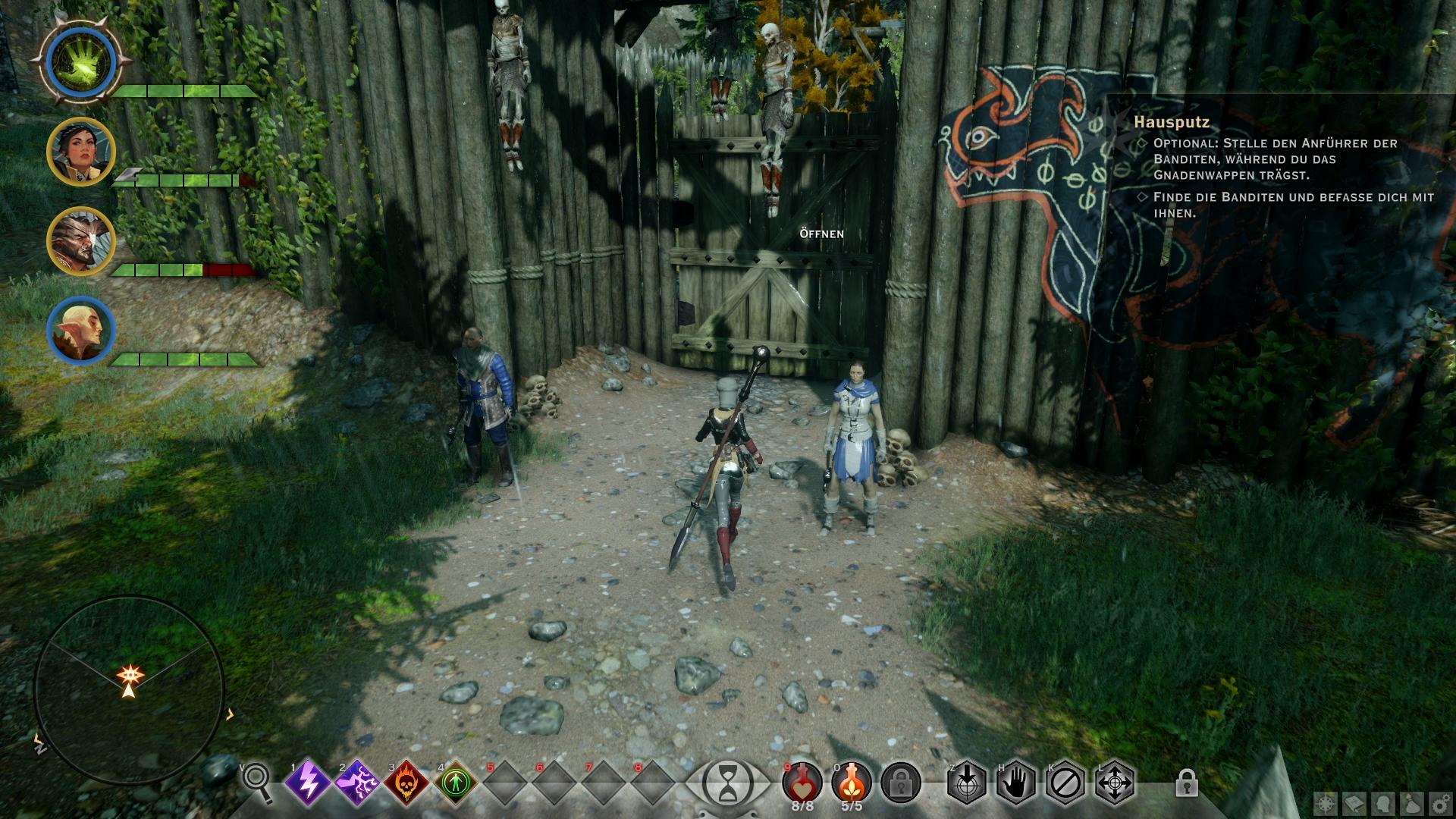Screen dimensions: 1456x819
Task: Drink the red heart health potion
Action: (802, 781)
